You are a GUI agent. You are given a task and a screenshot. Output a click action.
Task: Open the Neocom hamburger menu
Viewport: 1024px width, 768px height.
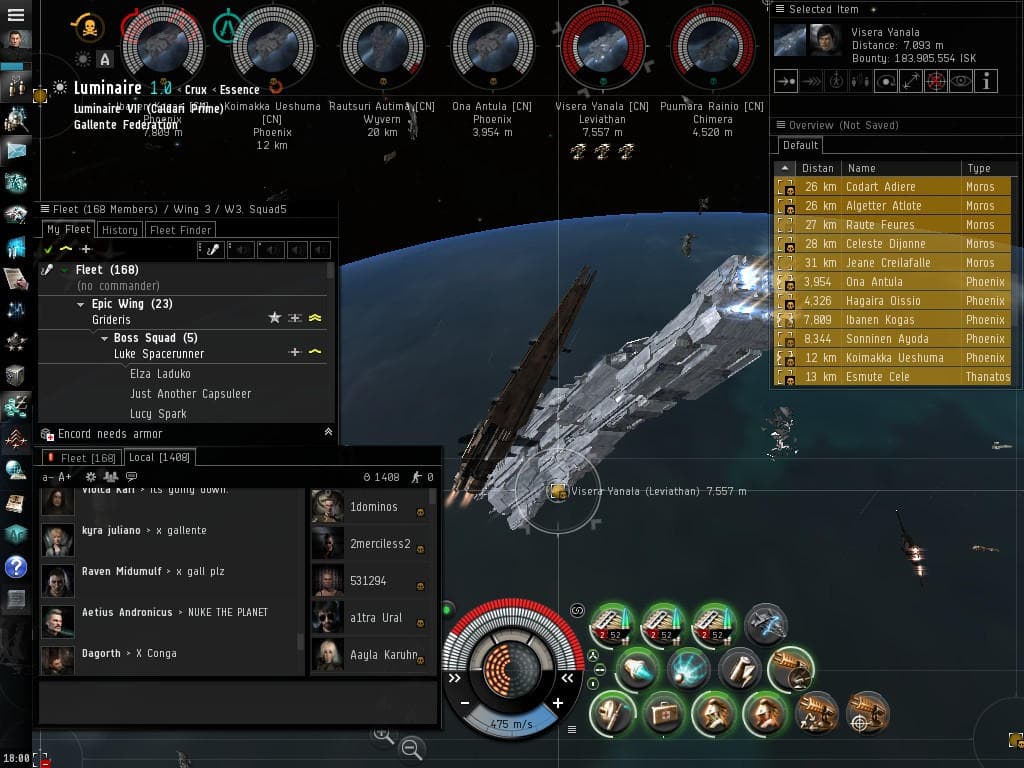[16, 16]
